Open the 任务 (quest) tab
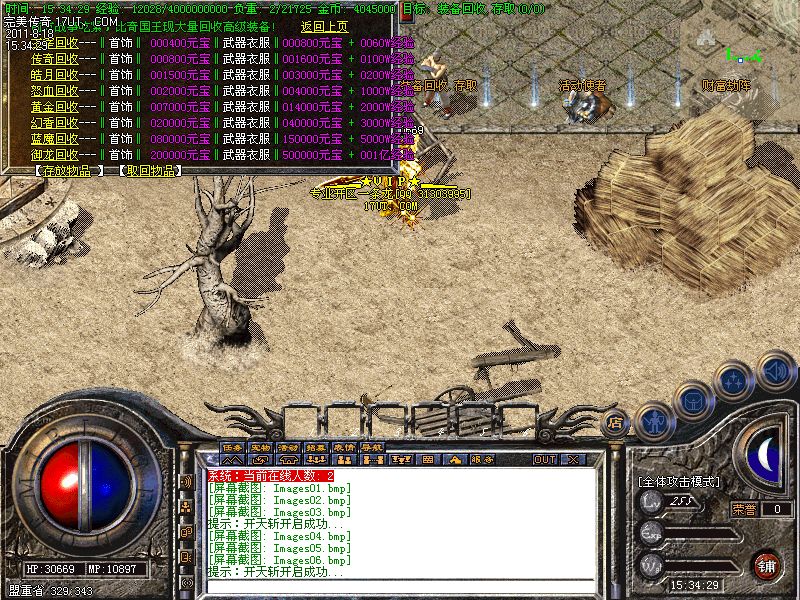This screenshot has width=800, height=600. [x=233, y=446]
